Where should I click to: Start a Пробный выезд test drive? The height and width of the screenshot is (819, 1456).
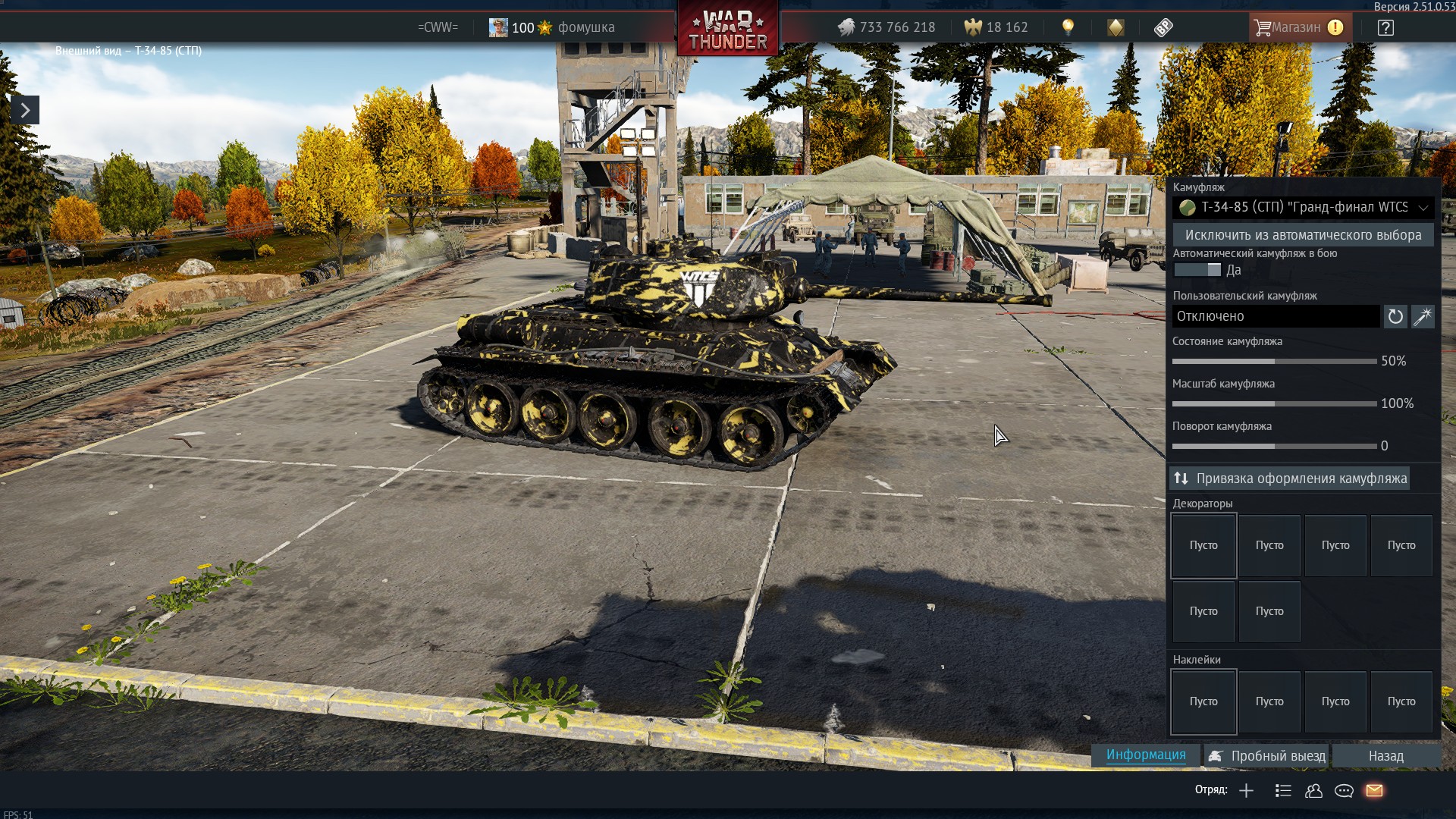pos(1267,756)
